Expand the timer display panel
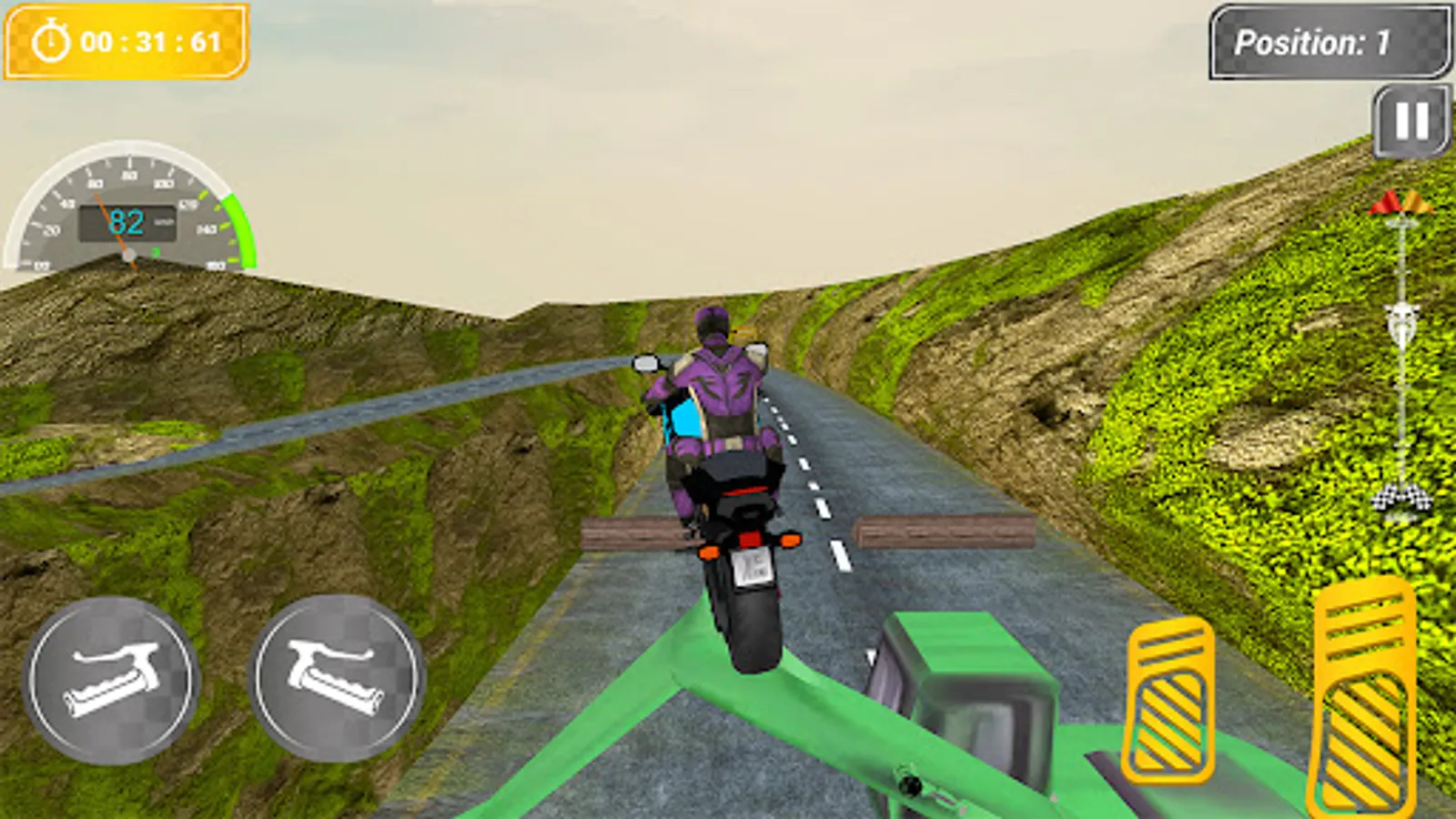Screen dimensions: 1456x819 [x=127, y=40]
